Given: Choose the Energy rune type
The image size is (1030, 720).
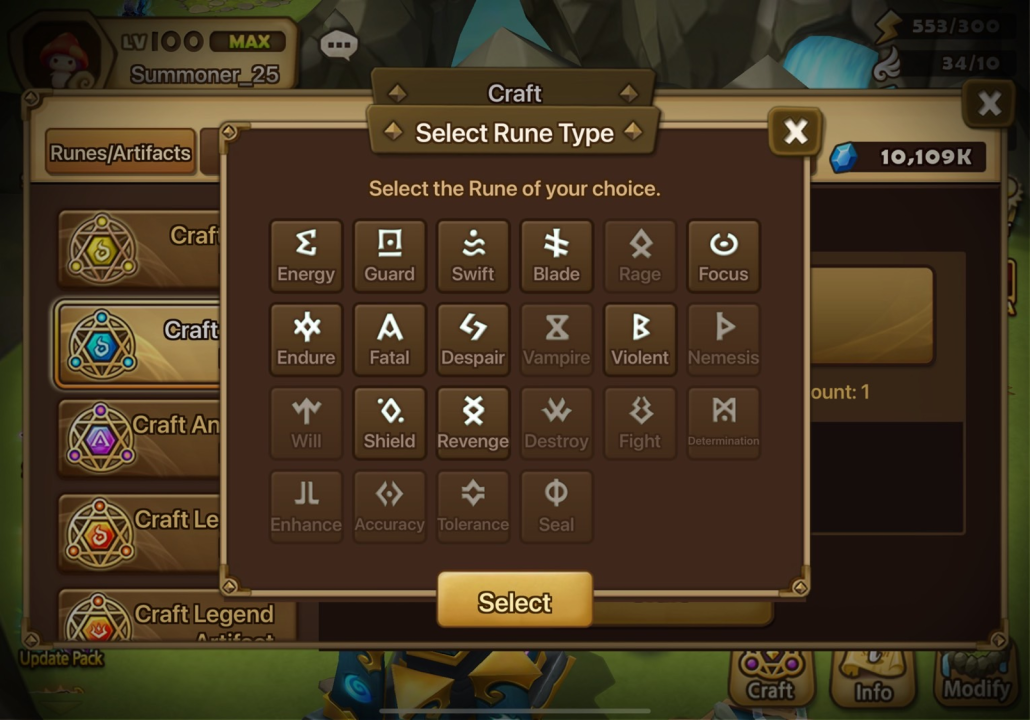Looking at the screenshot, I should coord(306,256).
